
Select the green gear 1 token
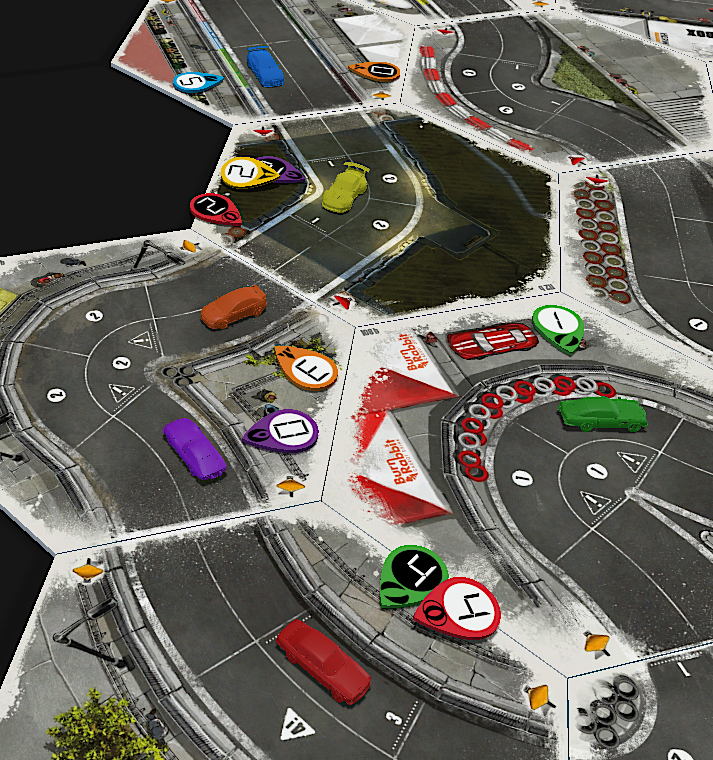(x=556, y=324)
